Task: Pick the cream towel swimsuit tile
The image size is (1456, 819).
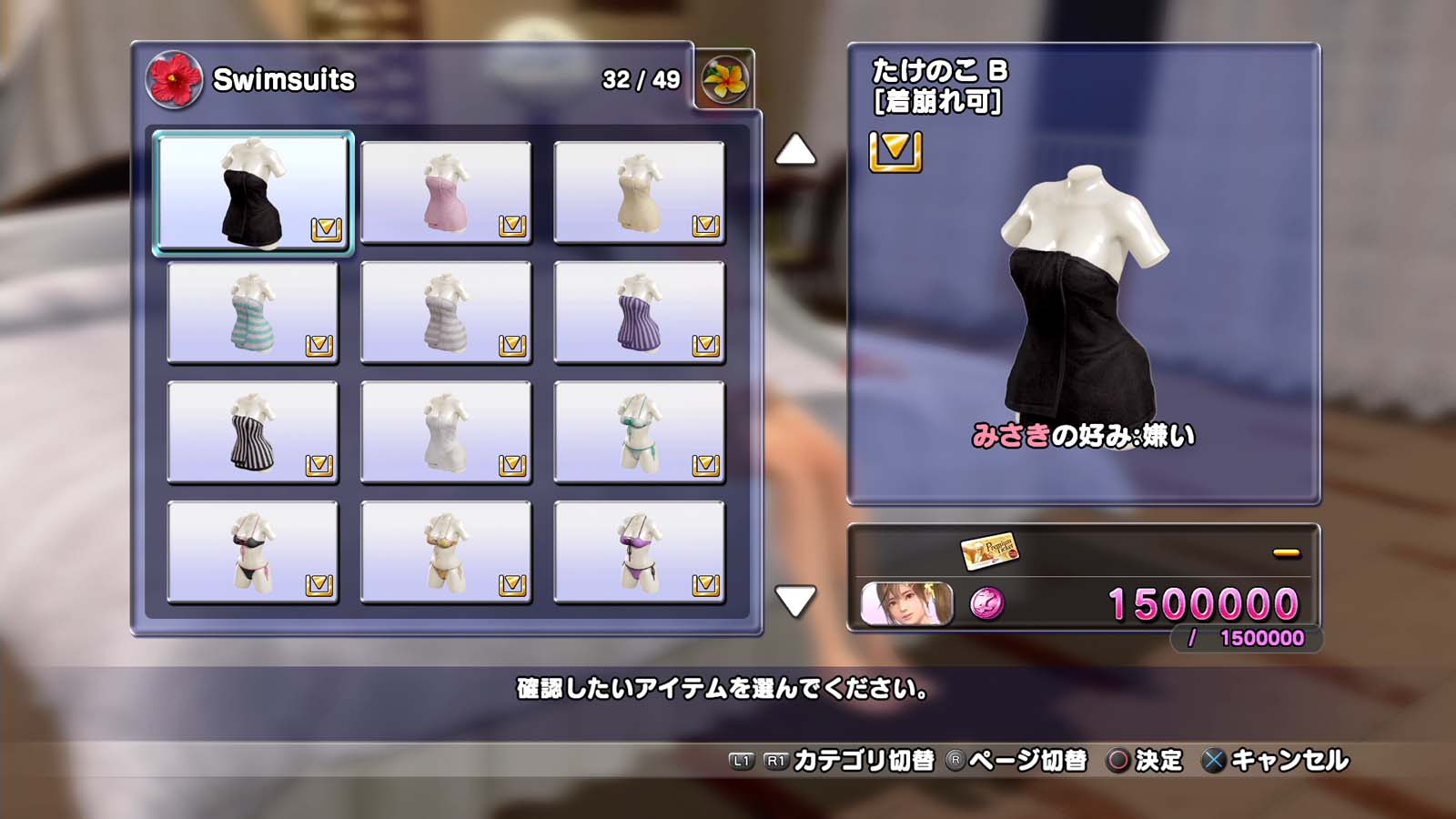Action: (639, 192)
